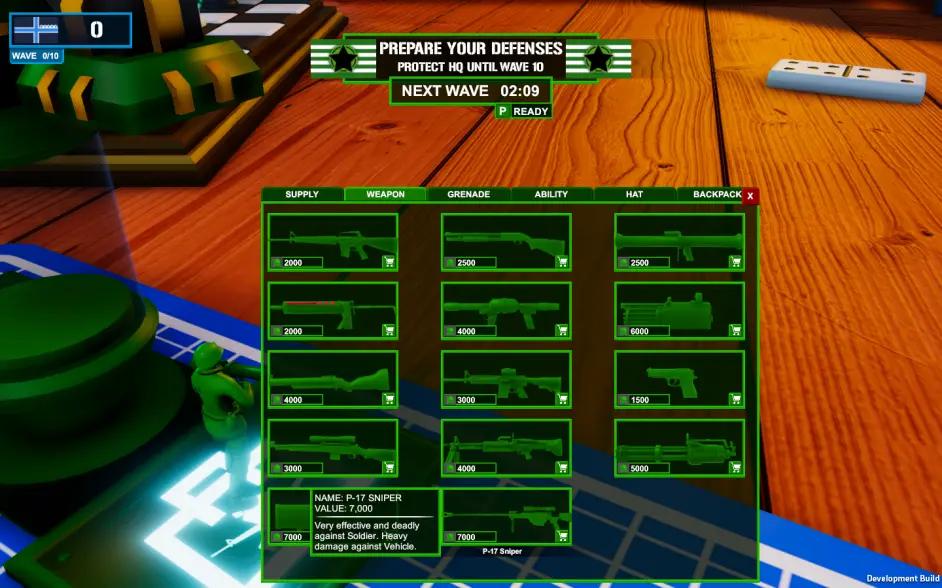Click the Ready button for next wave

[x=523, y=111]
